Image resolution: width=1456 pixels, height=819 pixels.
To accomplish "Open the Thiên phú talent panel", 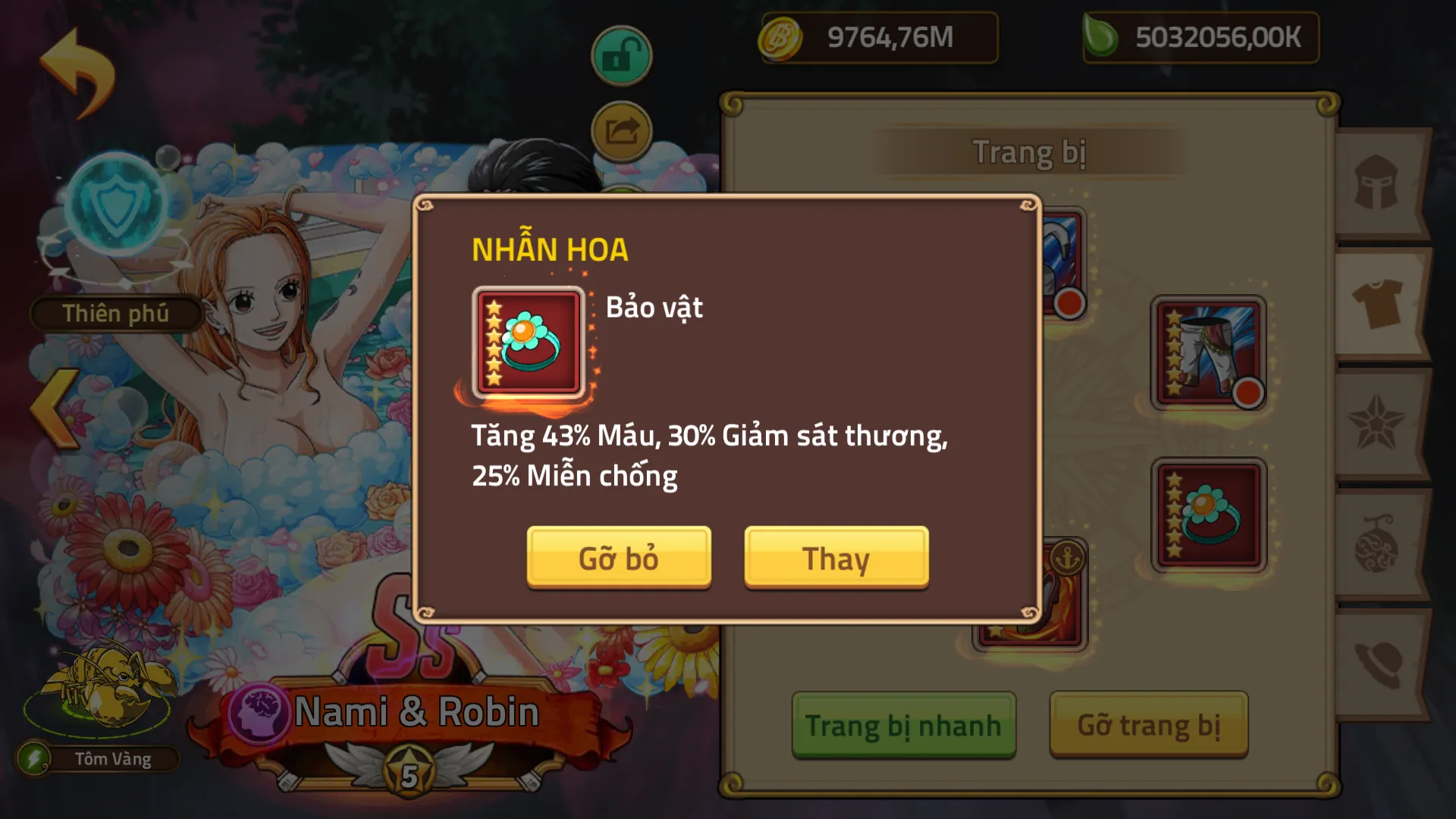I will click(115, 314).
